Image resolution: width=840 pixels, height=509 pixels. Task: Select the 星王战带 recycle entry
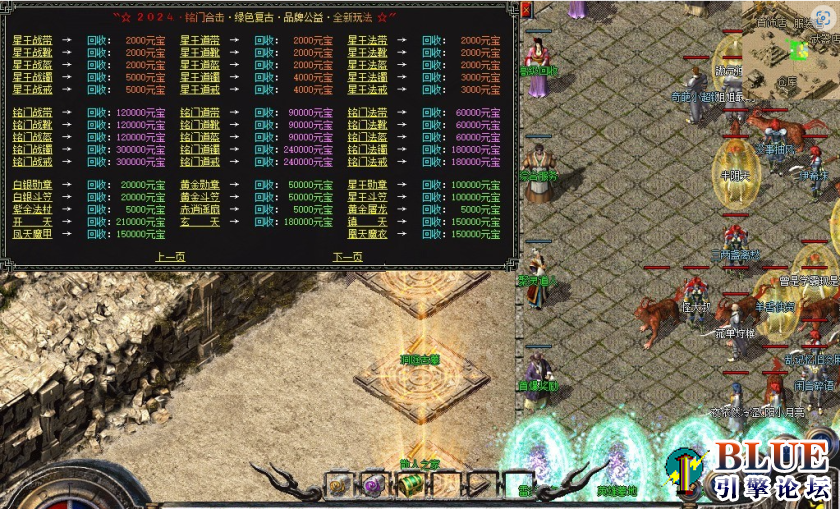(x=31, y=40)
